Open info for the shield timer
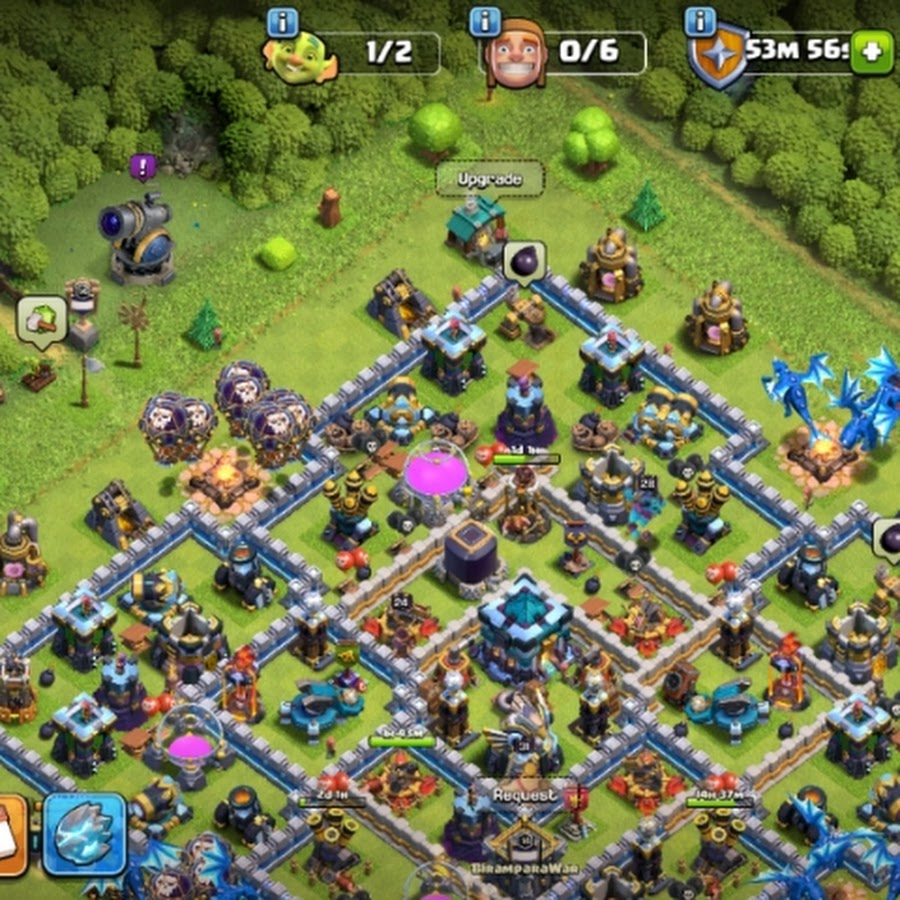 [700, 21]
